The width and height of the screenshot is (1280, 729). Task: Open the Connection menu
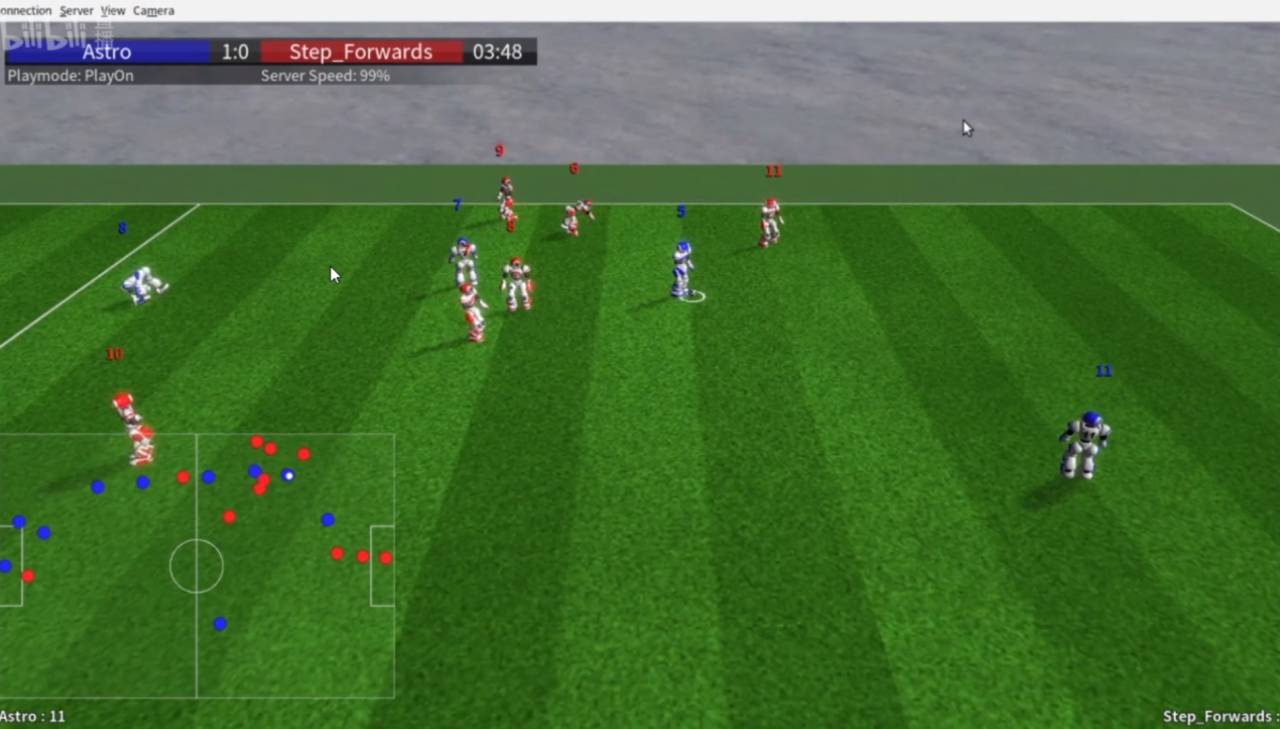25,11
